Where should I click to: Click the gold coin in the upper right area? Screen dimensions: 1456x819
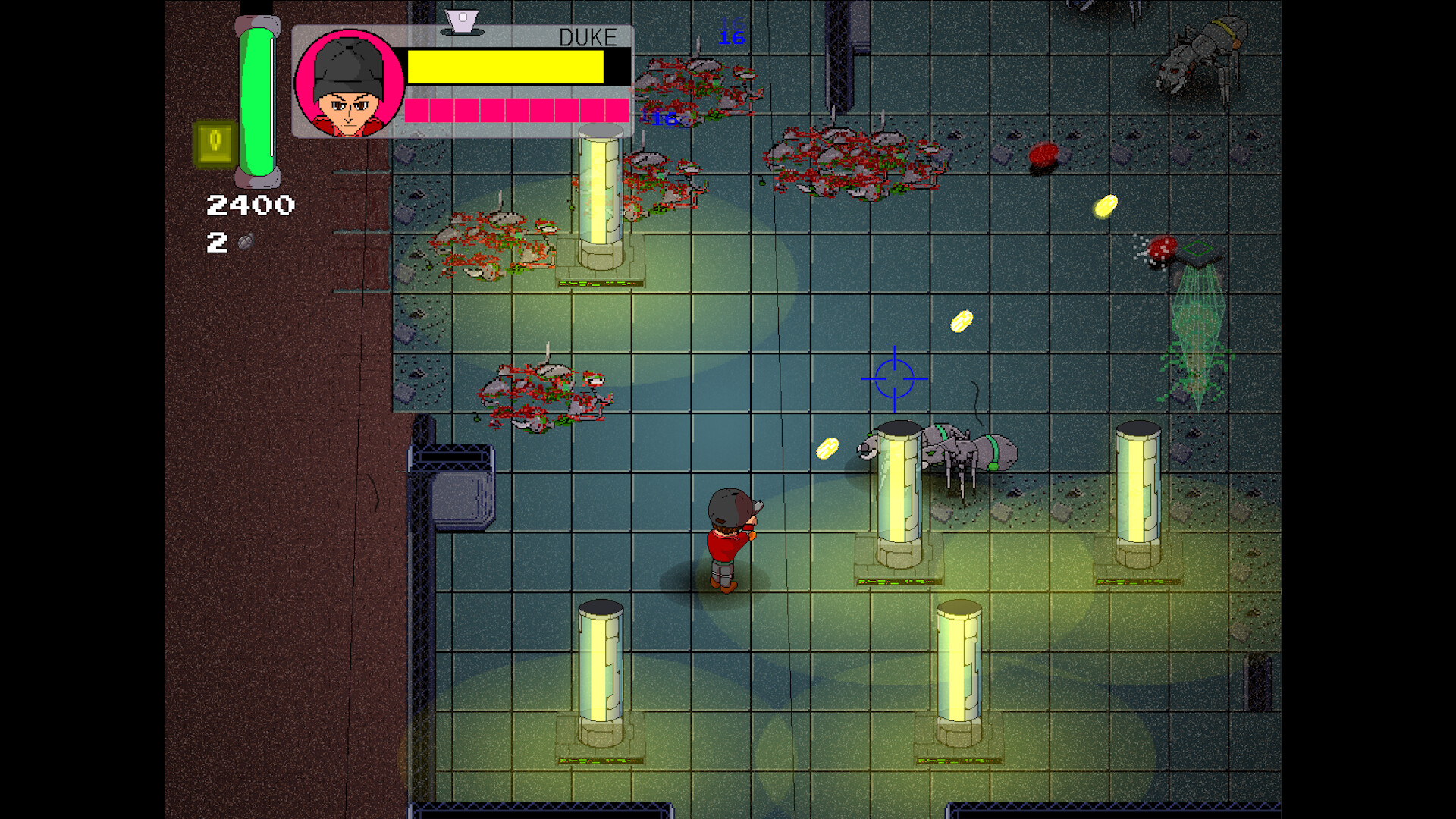(x=1104, y=206)
